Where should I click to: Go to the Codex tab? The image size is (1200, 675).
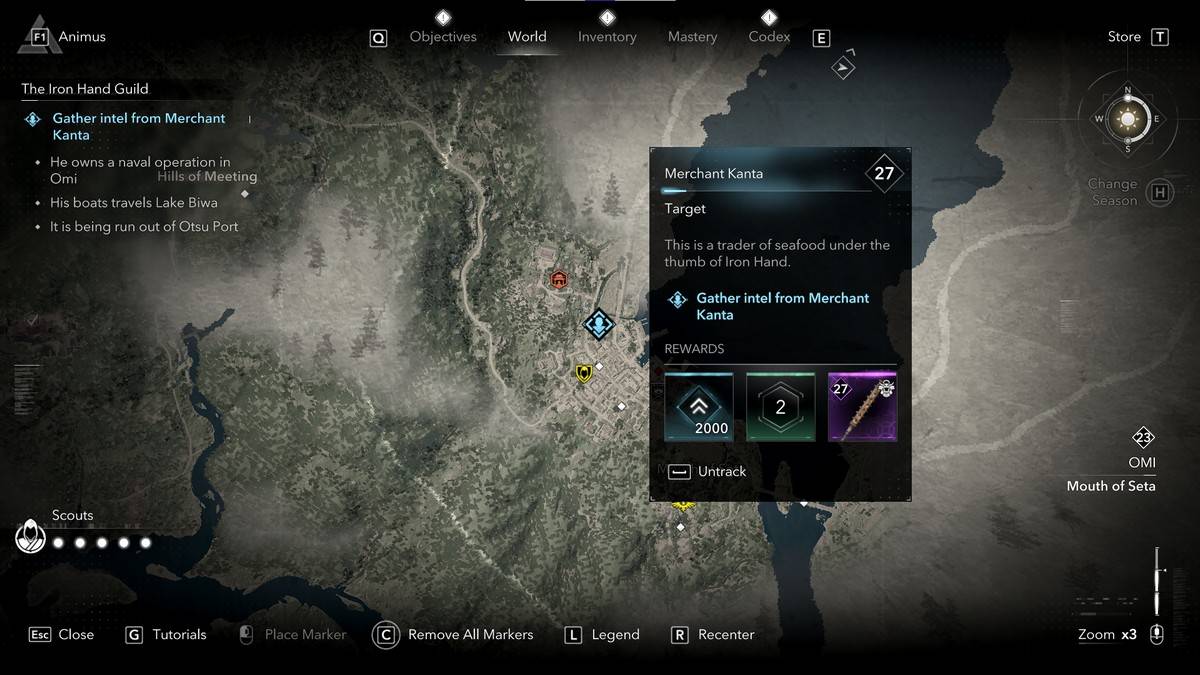(769, 37)
